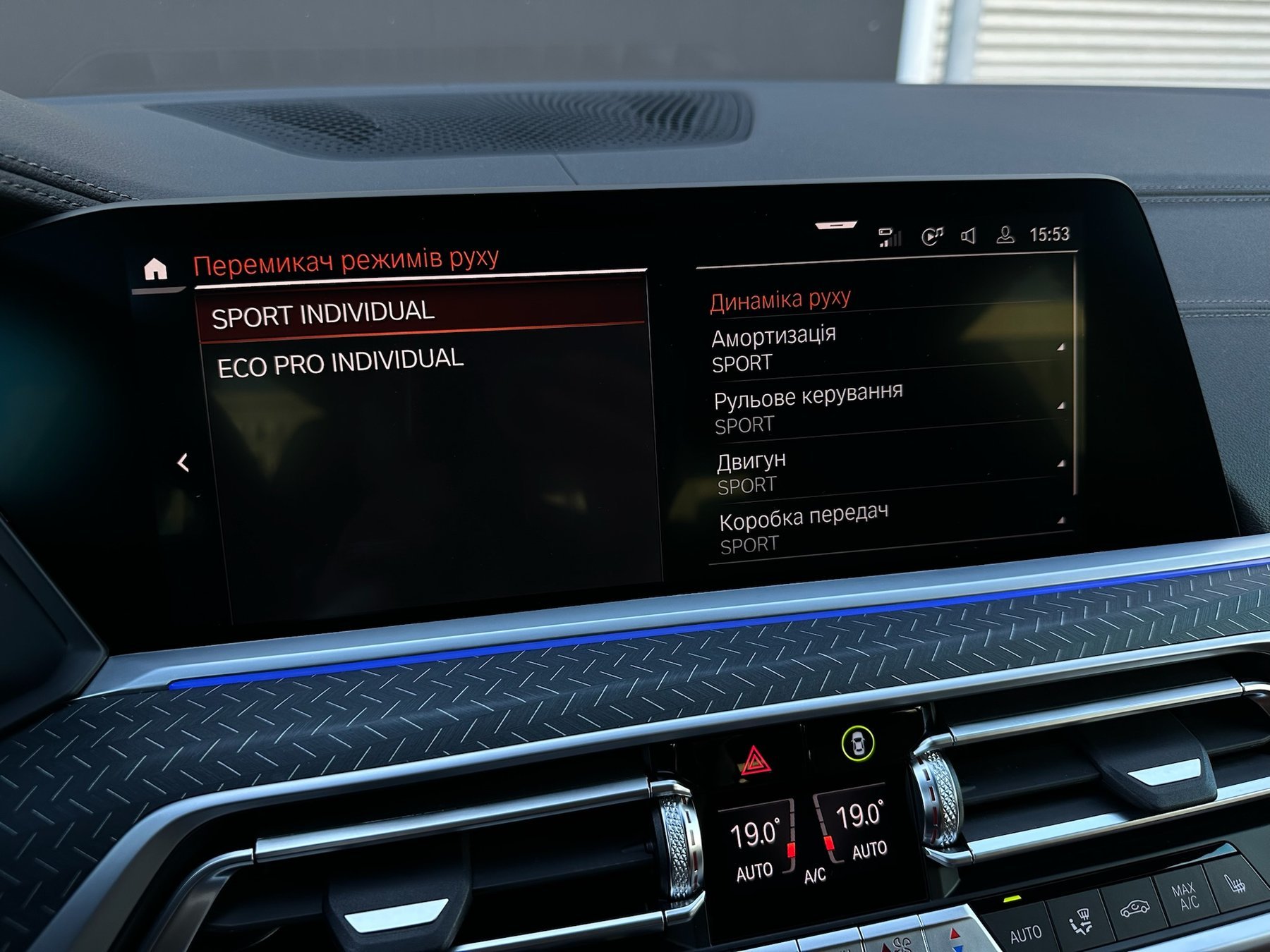Go to the home screen icon
This screenshot has width=1270, height=952.
155,269
